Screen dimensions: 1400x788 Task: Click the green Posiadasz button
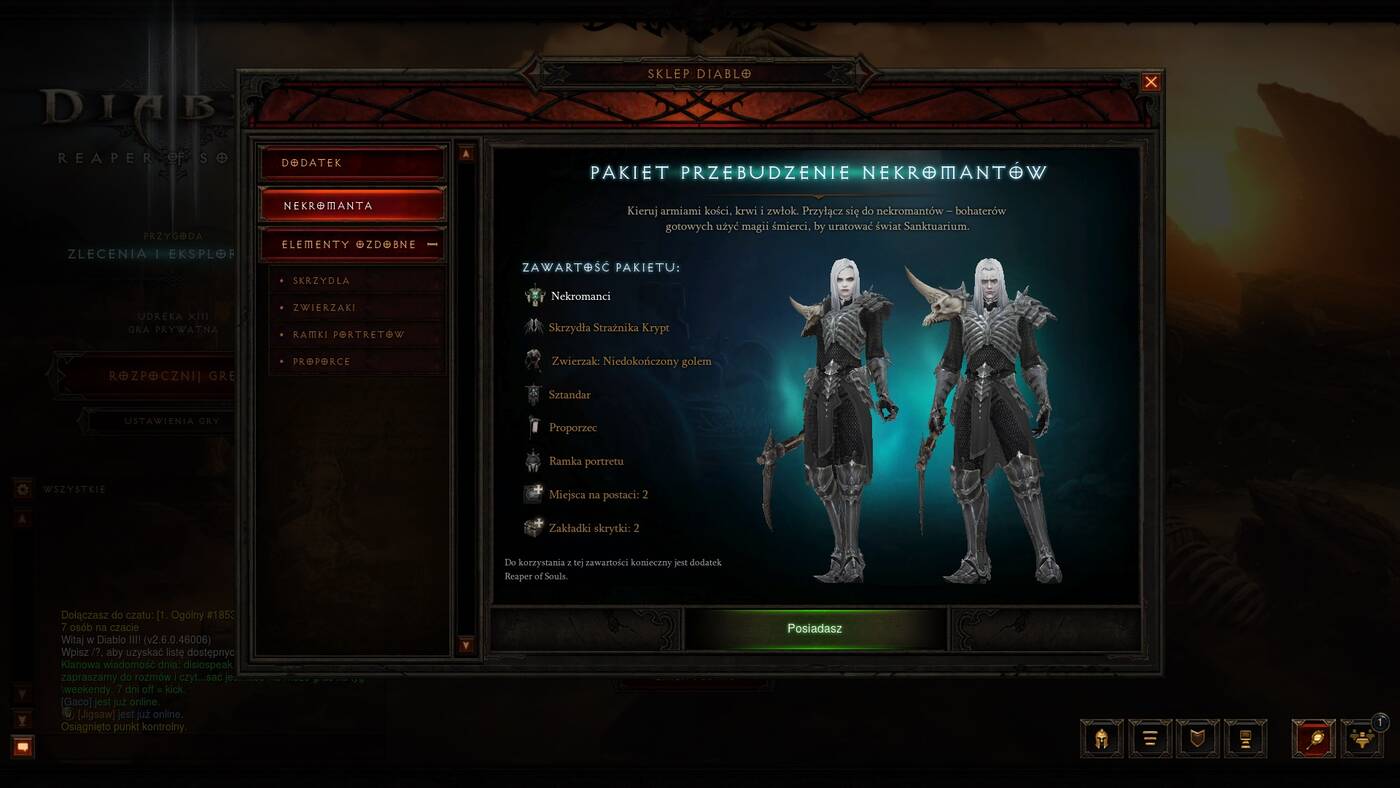[814, 629]
